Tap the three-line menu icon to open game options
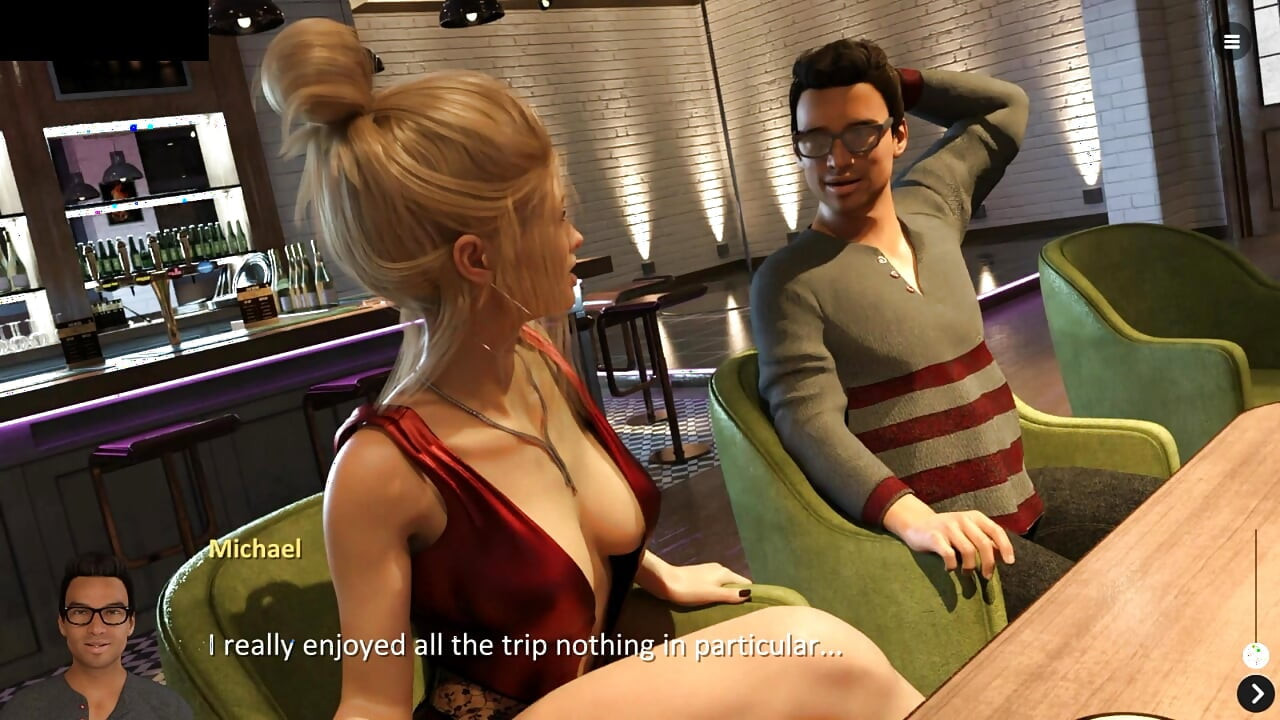The width and height of the screenshot is (1280, 720). pyautogui.click(x=1231, y=42)
